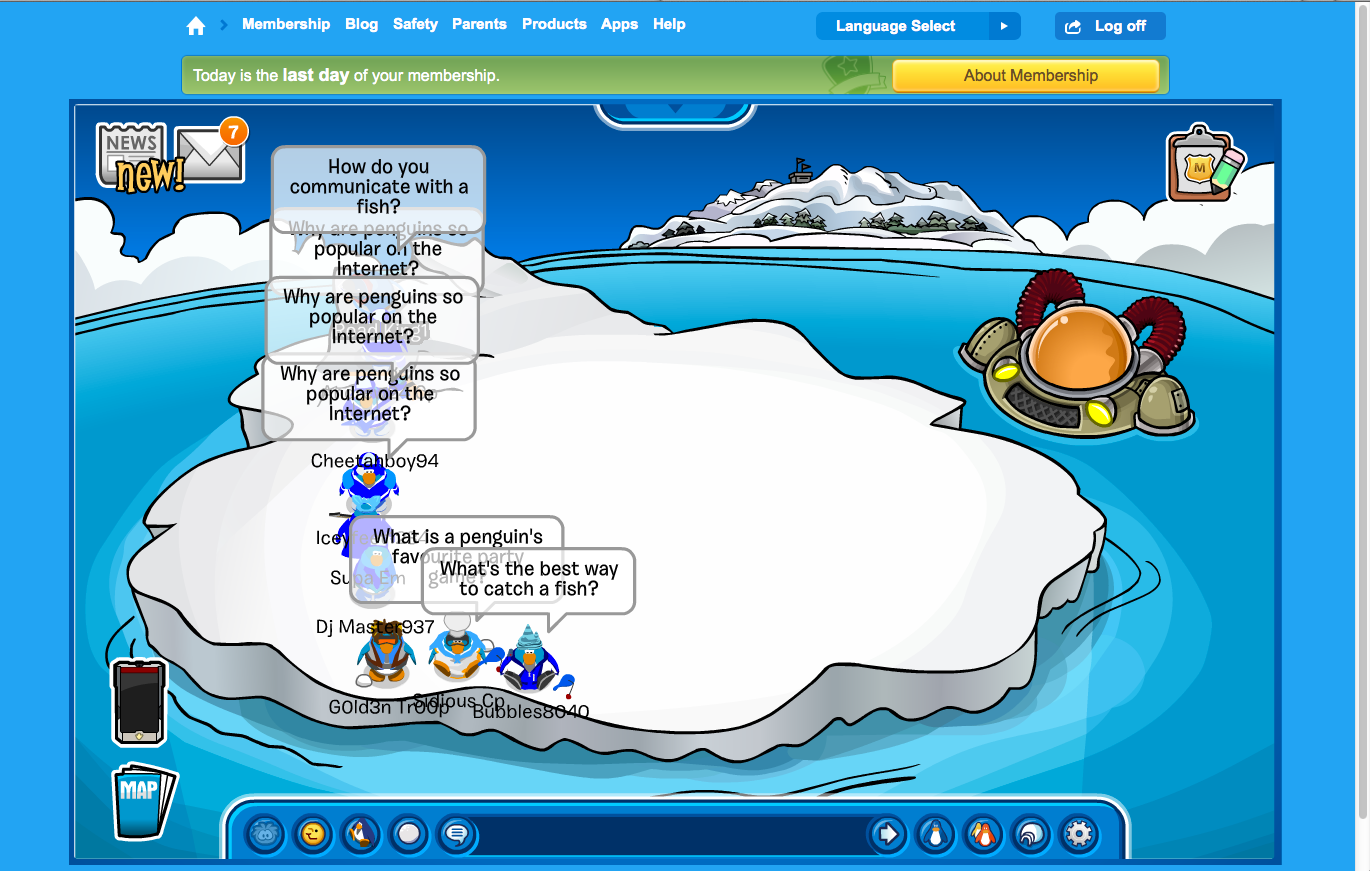The height and width of the screenshot is (871, 1370).
Task: Open the Blog link in the top navigation
Action: tap(361, 24)
